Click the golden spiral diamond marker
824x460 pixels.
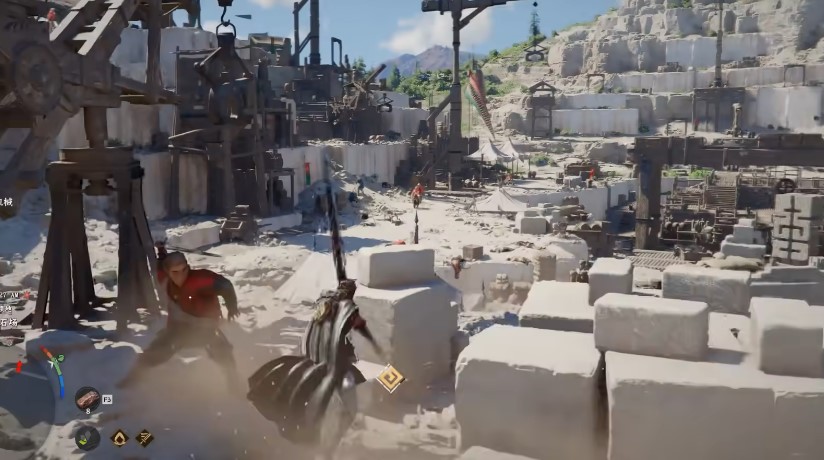pyautogui.click(x=389, y=378)
